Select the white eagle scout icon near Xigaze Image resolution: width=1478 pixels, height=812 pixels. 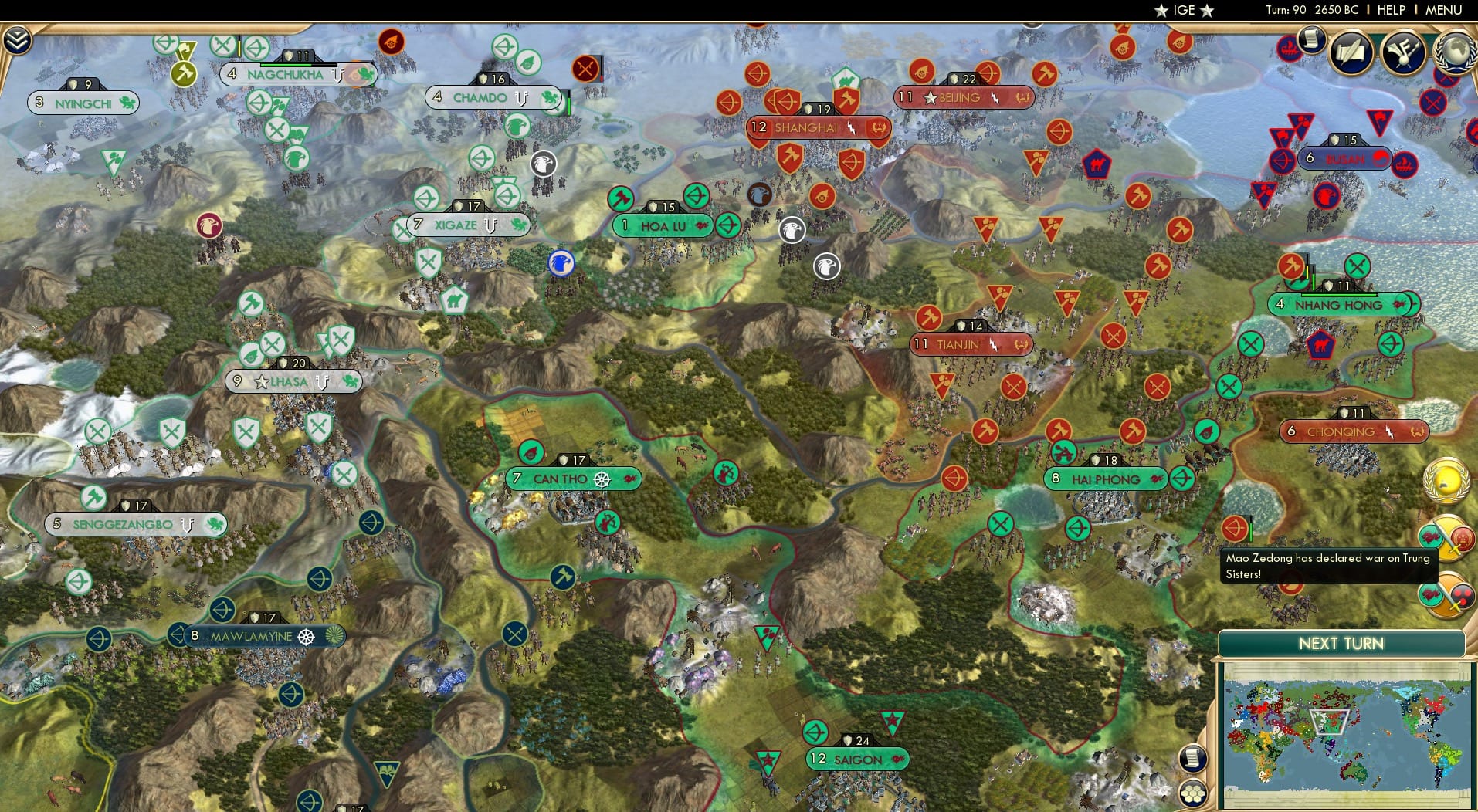545,162
